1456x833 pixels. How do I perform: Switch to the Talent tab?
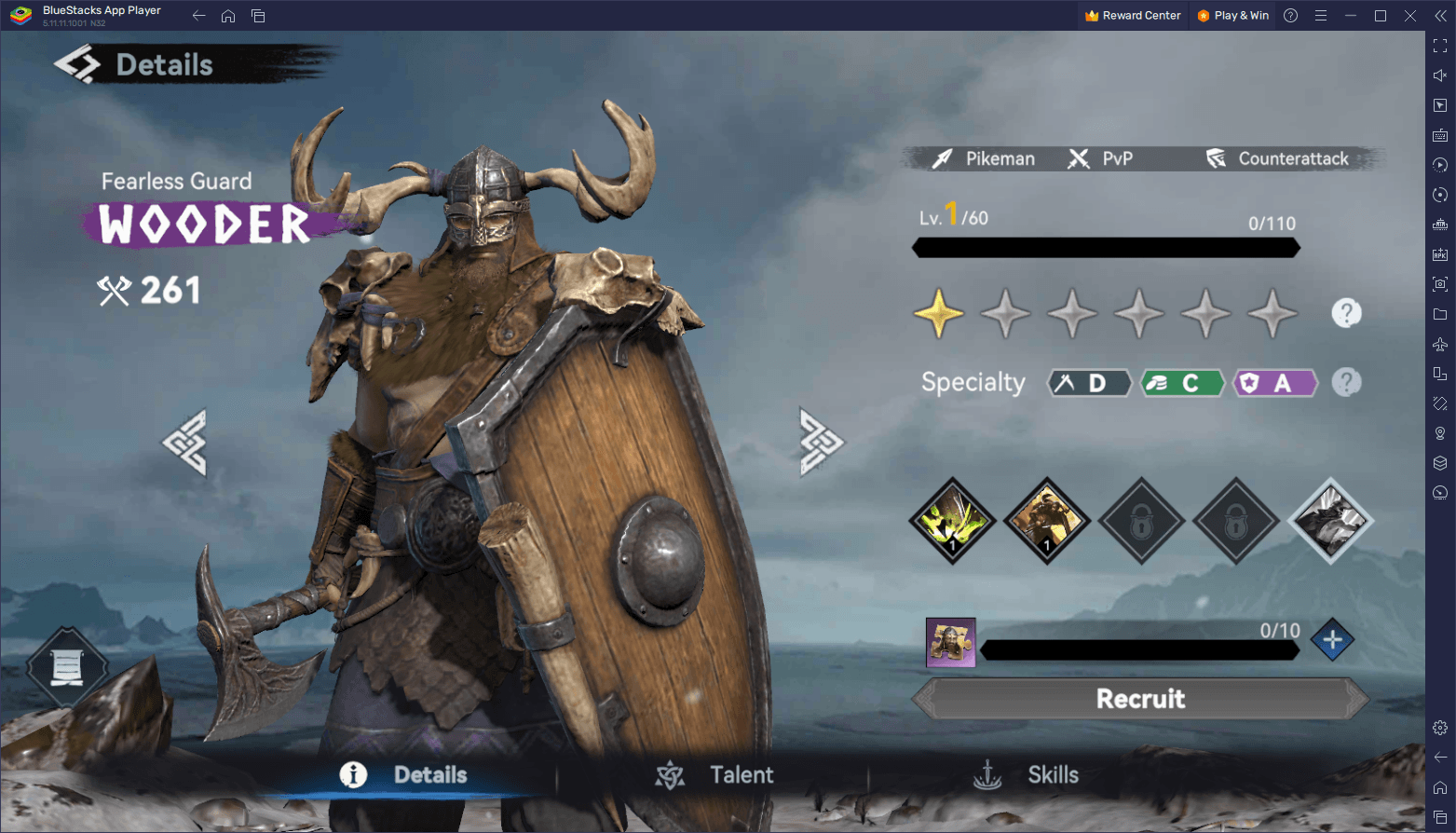pyautogui.click(x=715, y=774)
